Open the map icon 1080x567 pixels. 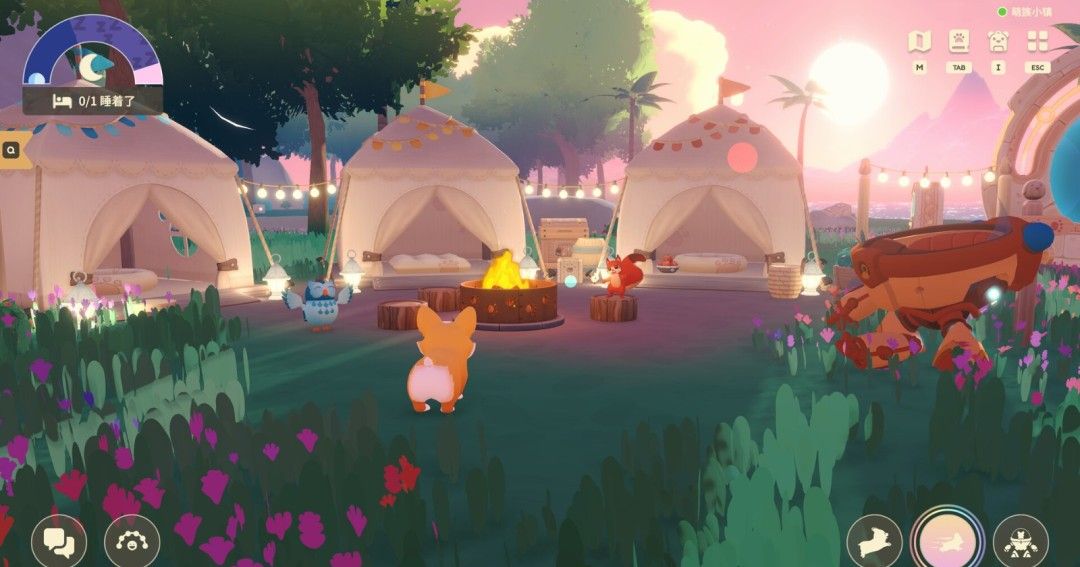919,41
